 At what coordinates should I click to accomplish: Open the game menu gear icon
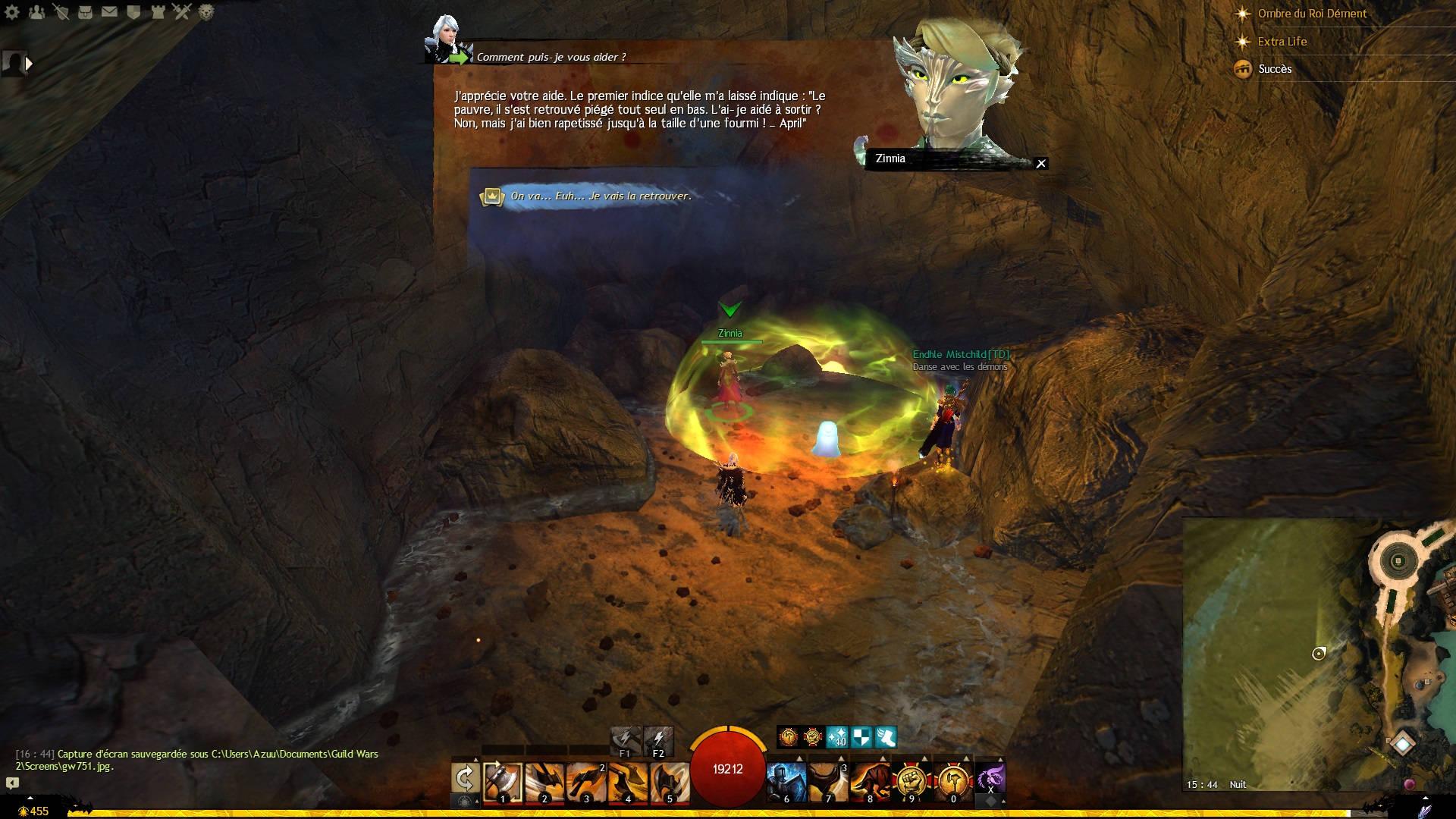point(12,12)
